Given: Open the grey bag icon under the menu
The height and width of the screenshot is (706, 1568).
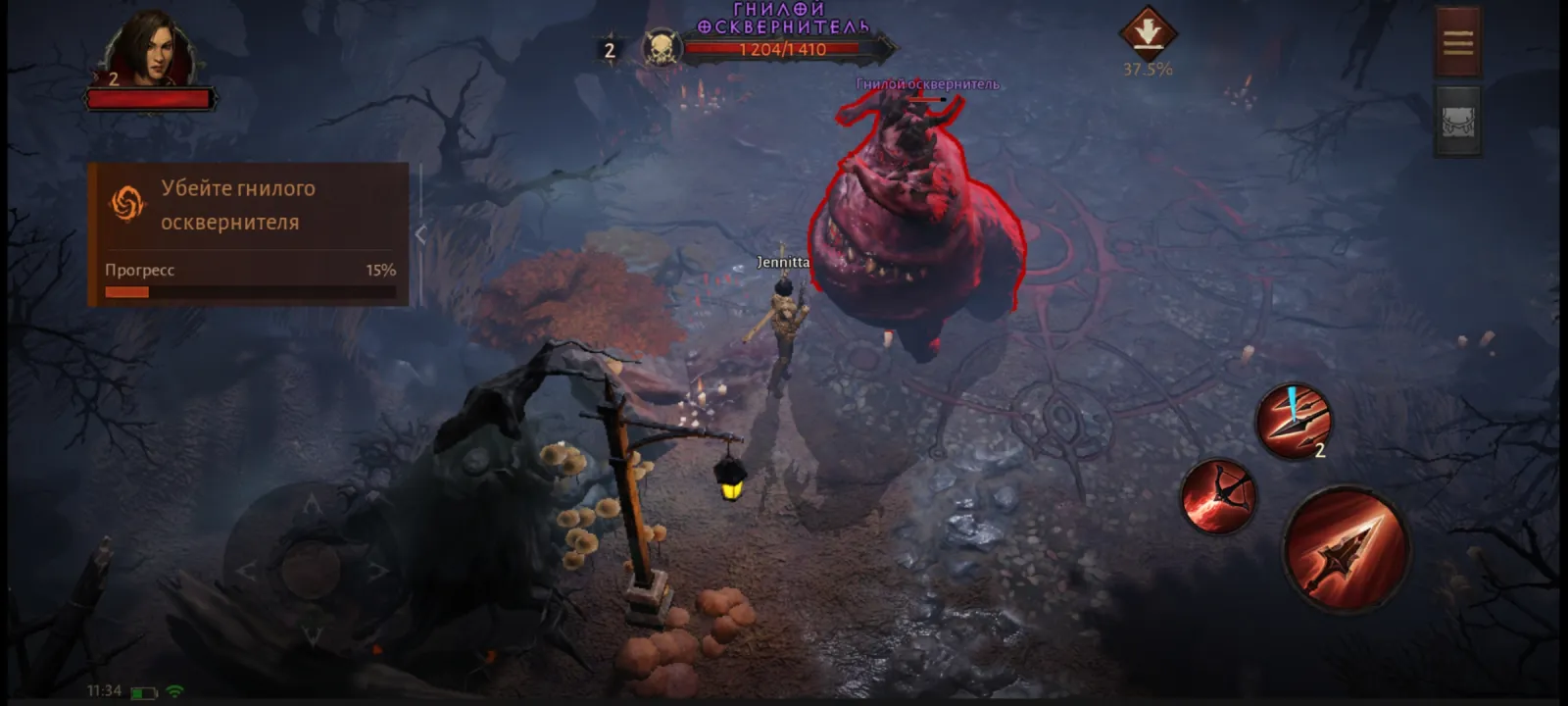Looking at the screenshot, I should (1457, 121).
